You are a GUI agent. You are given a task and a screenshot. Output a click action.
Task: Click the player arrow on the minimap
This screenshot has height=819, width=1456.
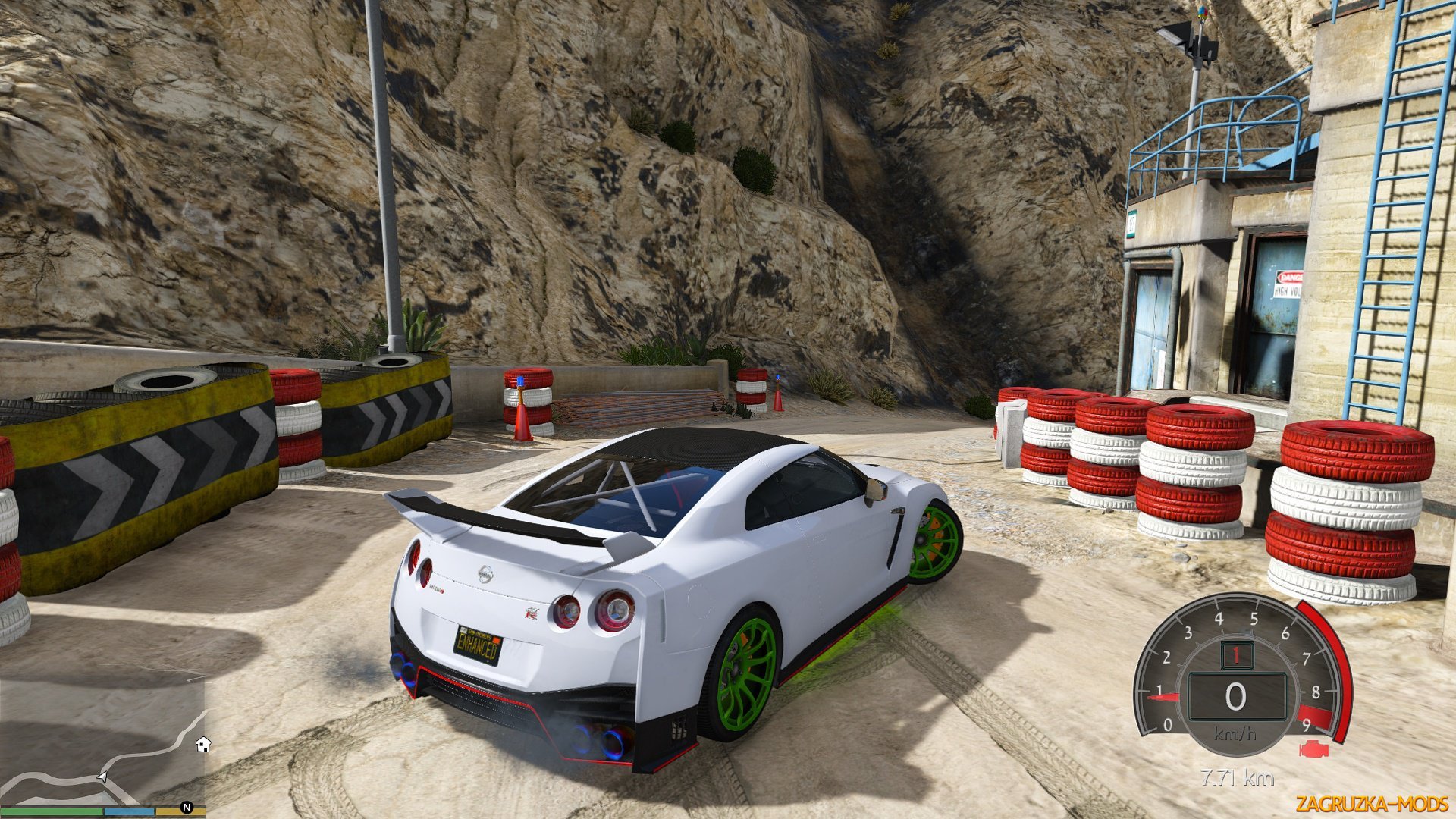102,777
